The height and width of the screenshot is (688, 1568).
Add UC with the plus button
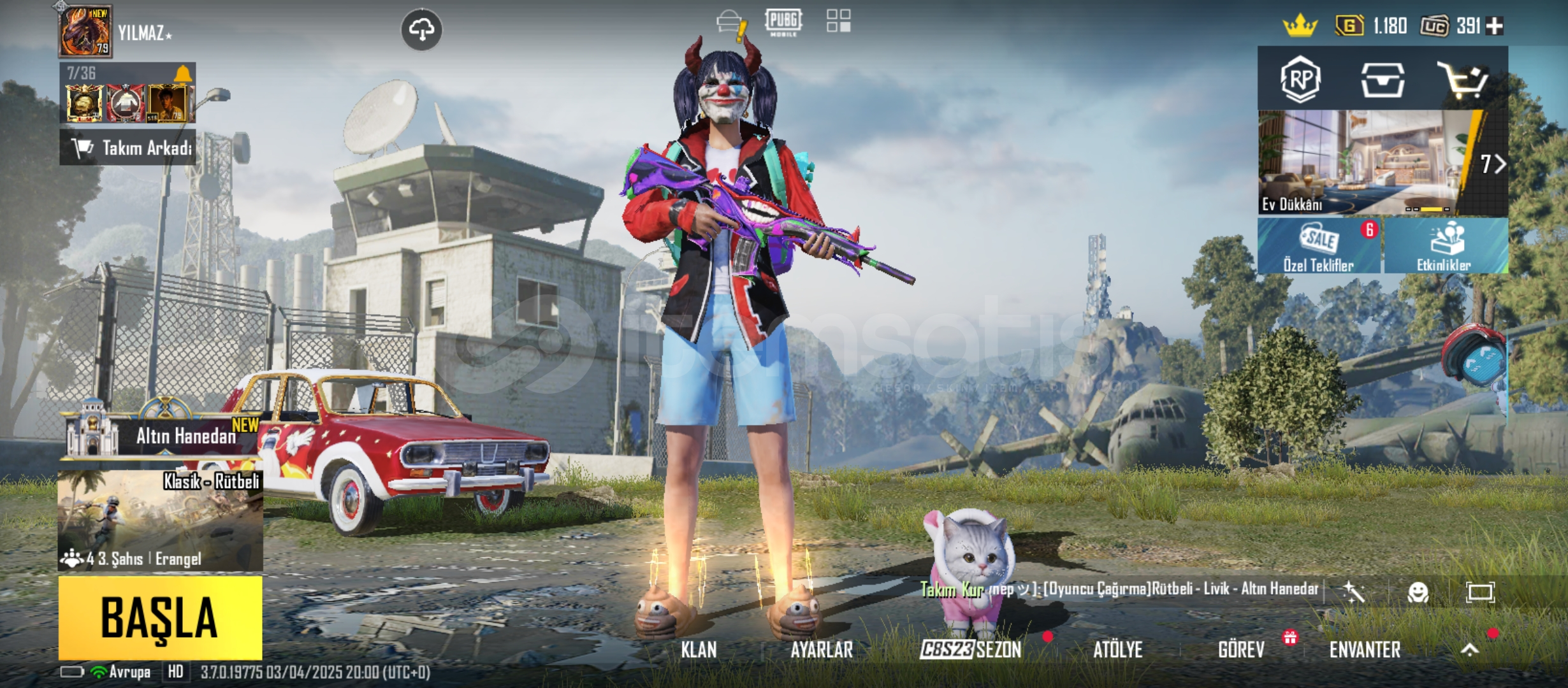[1494, 26]
